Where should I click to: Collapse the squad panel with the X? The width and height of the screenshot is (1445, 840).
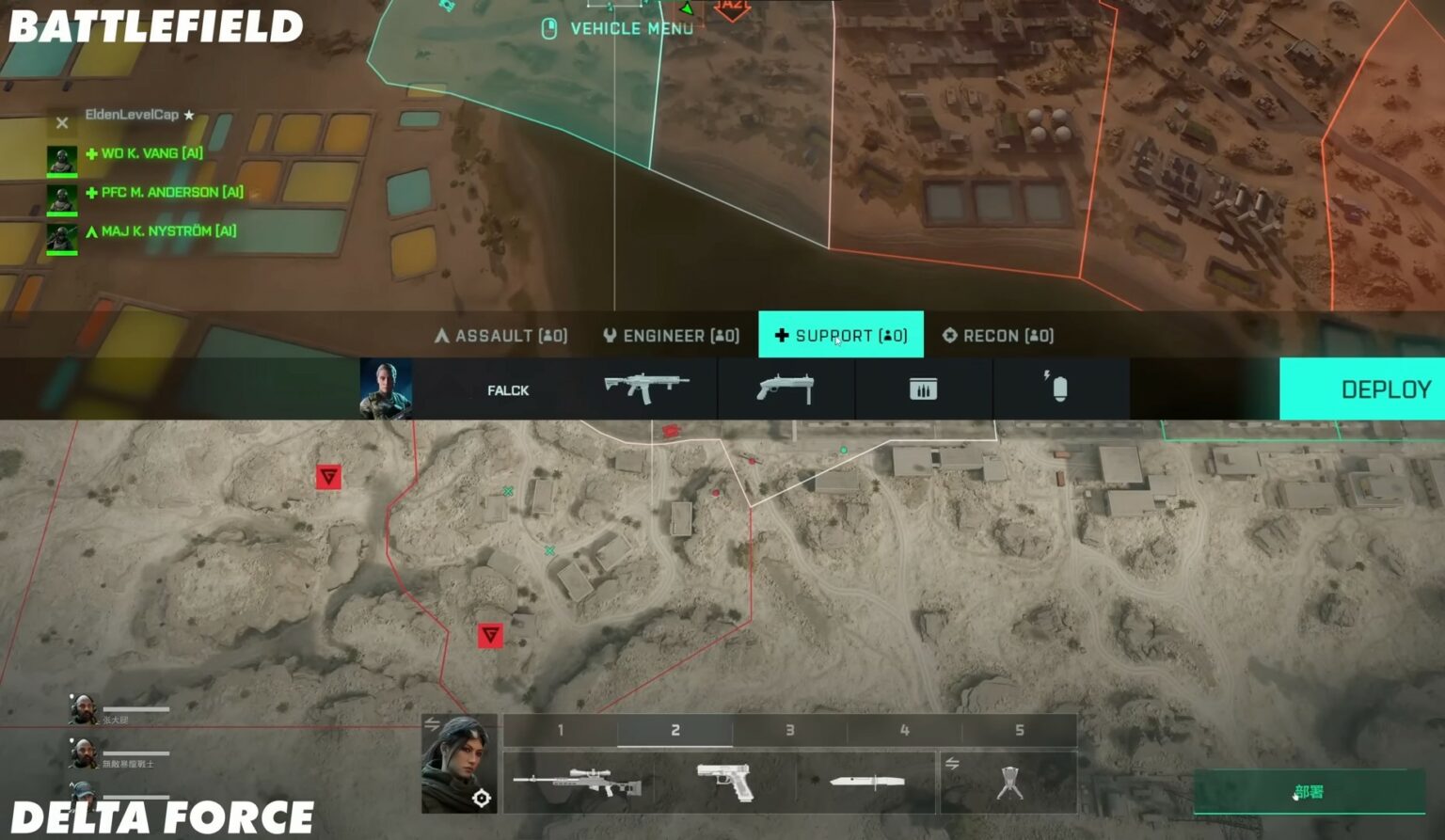click(61, 121)
